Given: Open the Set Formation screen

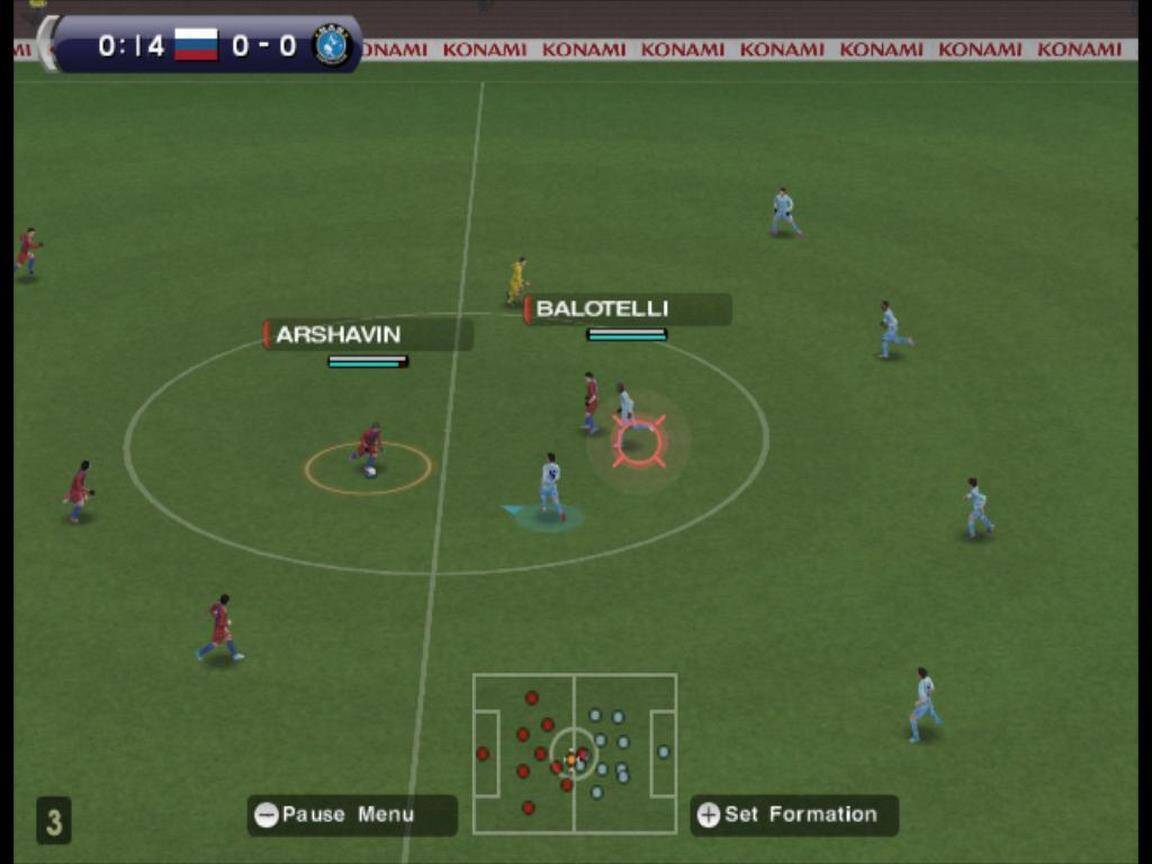Looking at the screenshot, I should [794, 815].
